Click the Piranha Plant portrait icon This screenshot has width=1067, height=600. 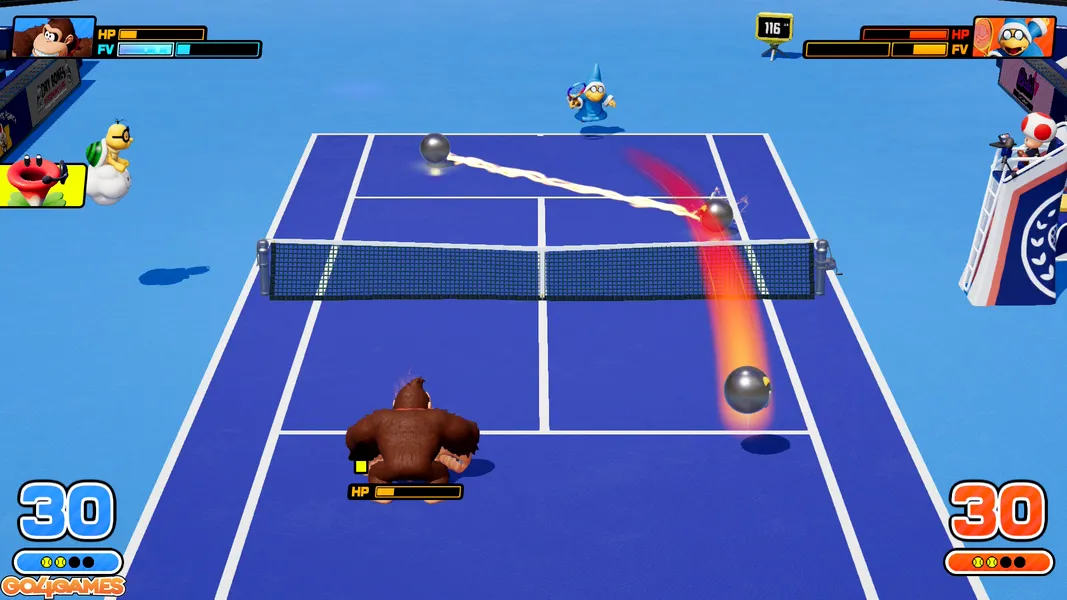click(38, 184)
